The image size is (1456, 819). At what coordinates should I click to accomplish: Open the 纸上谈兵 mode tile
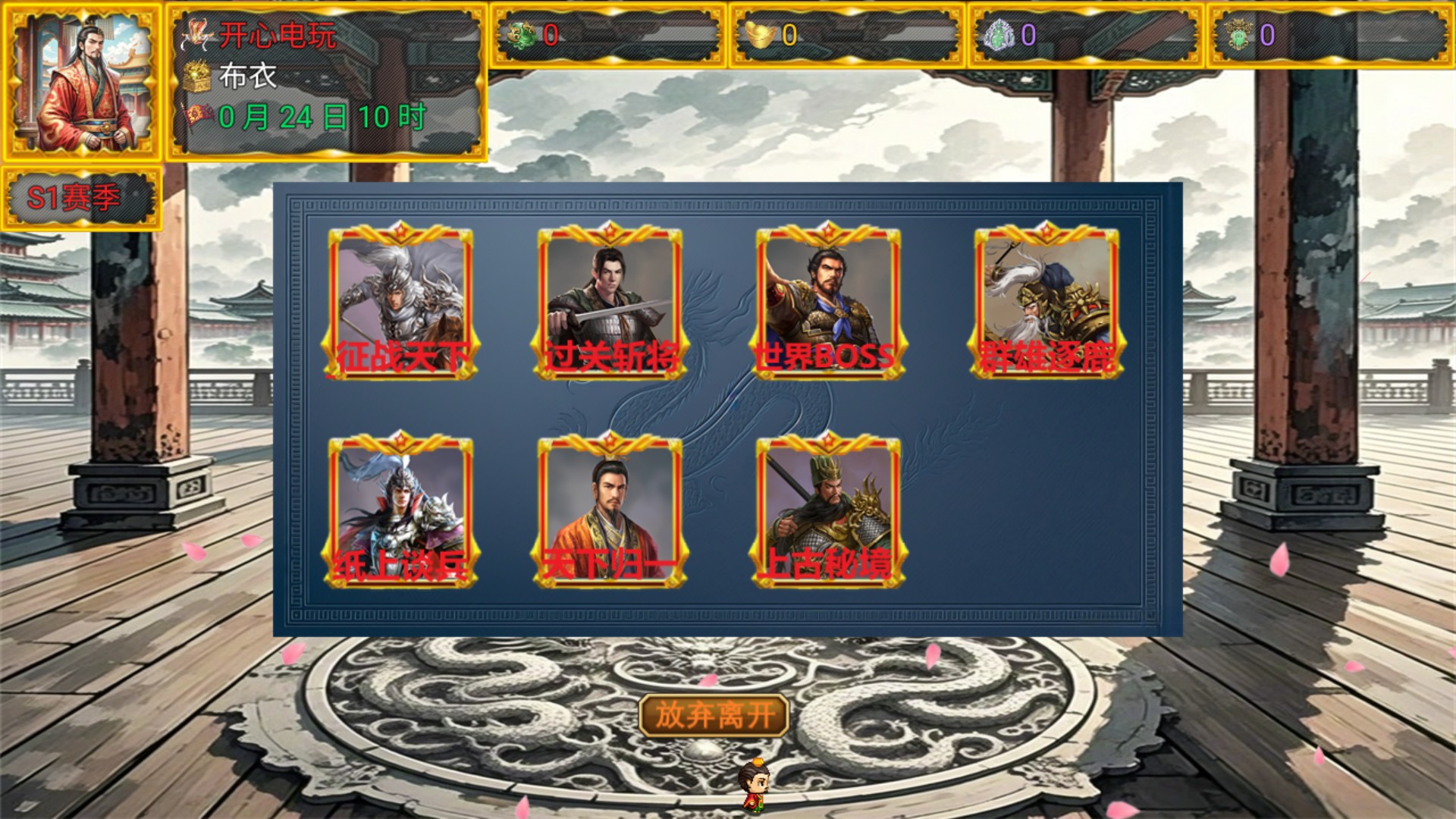[x=400, y=511]
